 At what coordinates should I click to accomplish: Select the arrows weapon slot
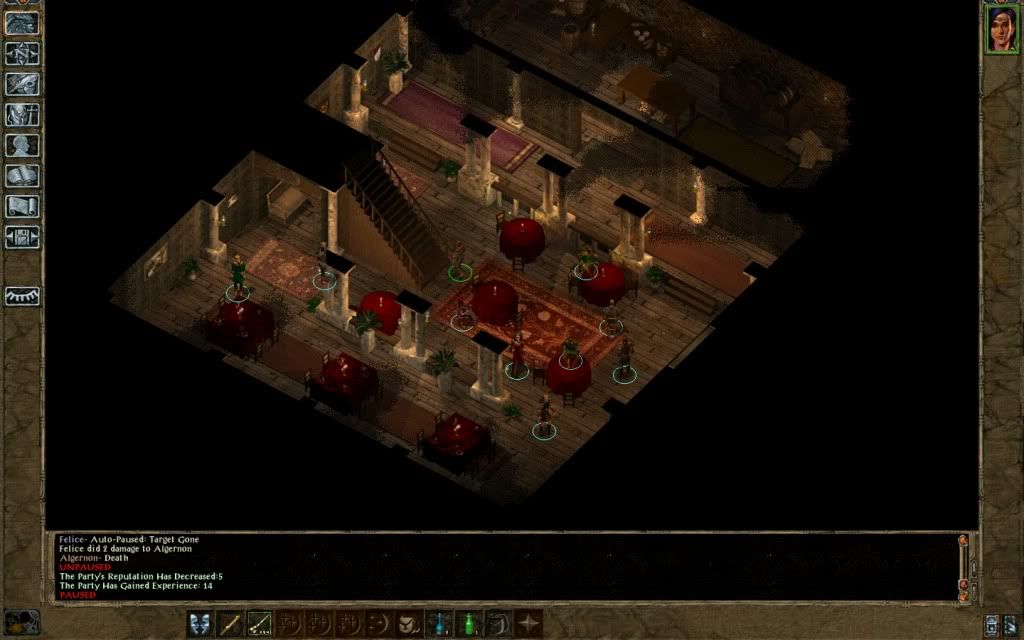pos(260,623)
